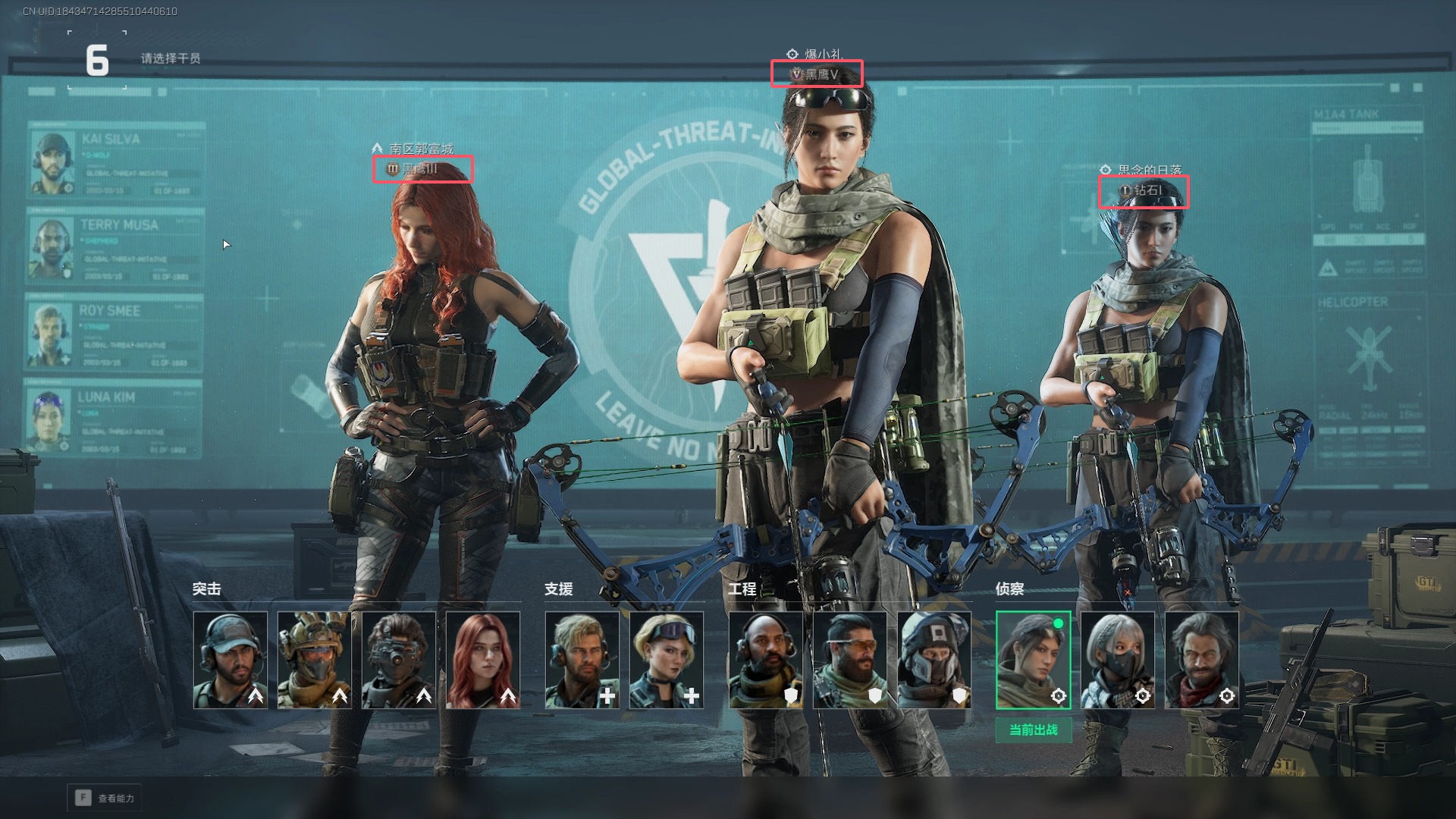Choose the assault operator in tan helmet
Image resolution: width=1456 pixels, height=819 pixels.
pos(315,660)
